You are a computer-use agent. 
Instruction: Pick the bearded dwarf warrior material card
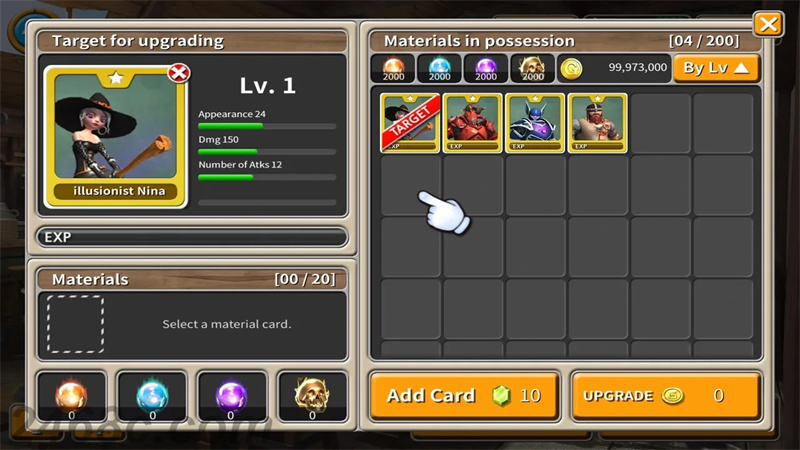tap(598, 123)
